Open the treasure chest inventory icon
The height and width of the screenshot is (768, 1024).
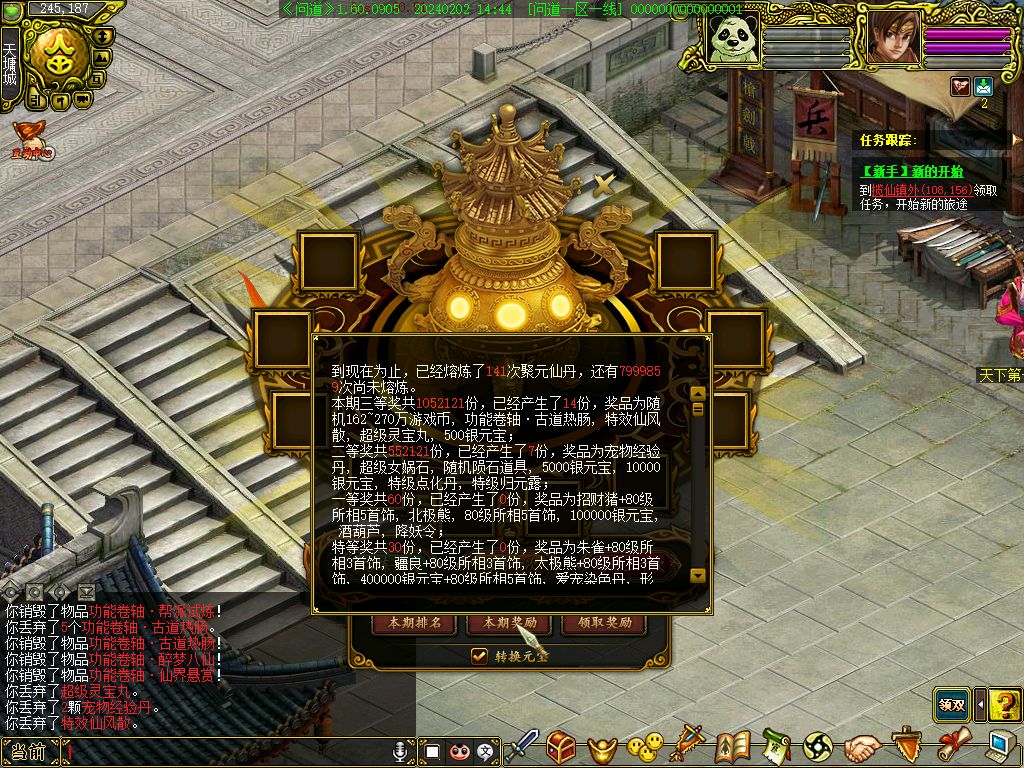(561, 747)
